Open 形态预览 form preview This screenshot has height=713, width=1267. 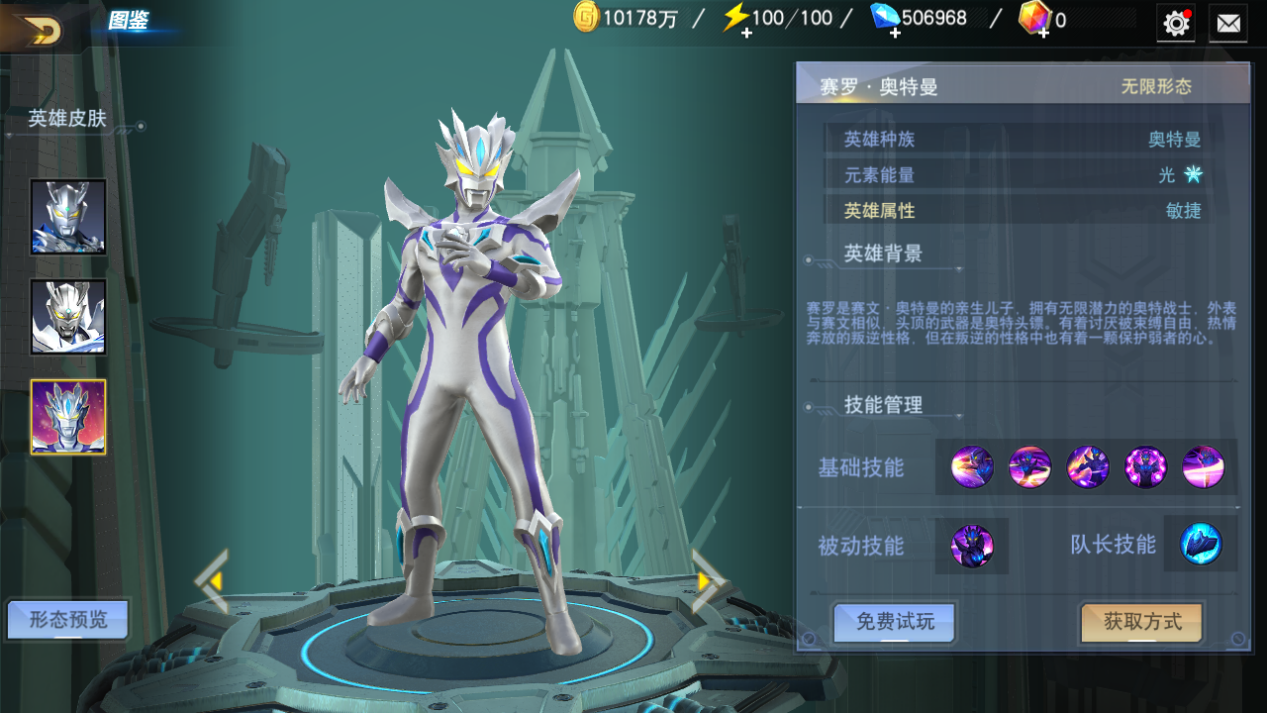(x=68, y=620)
